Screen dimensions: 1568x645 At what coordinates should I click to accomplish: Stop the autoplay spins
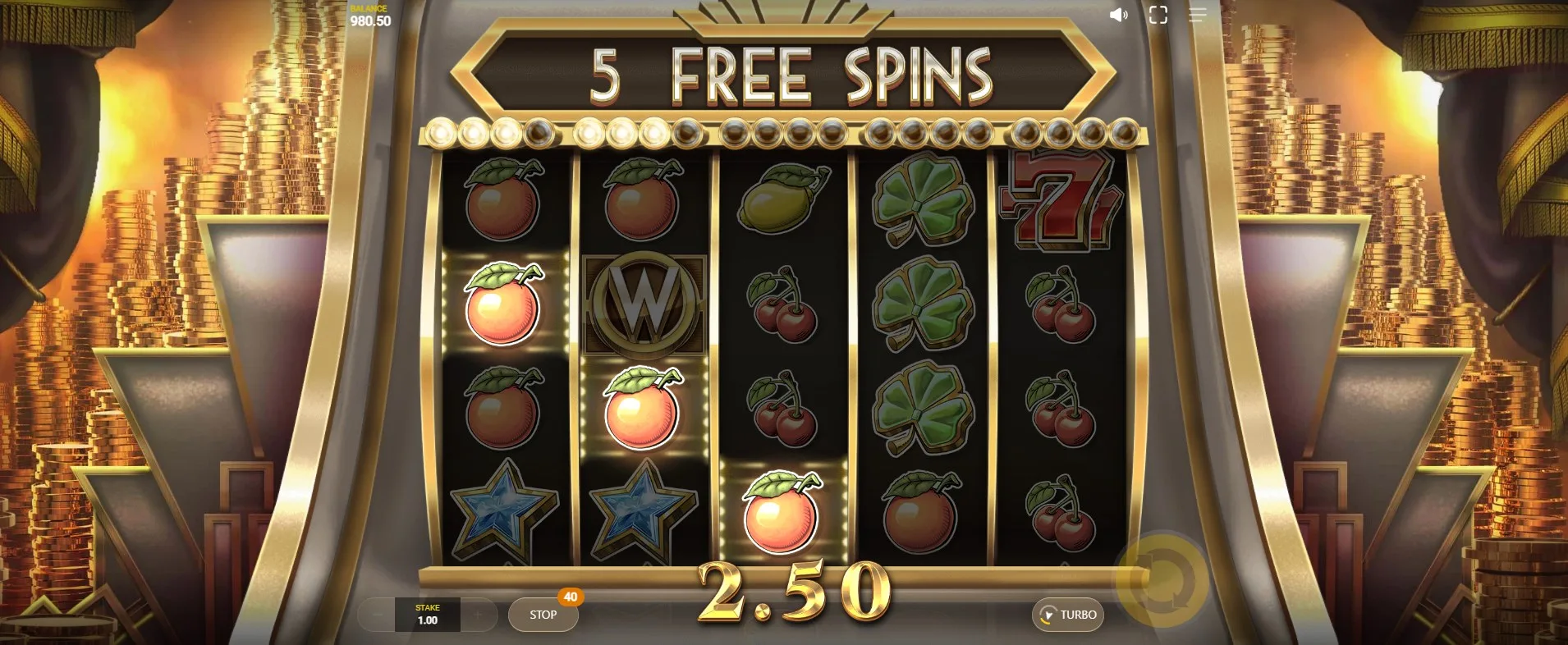click(x=543, y=615)
